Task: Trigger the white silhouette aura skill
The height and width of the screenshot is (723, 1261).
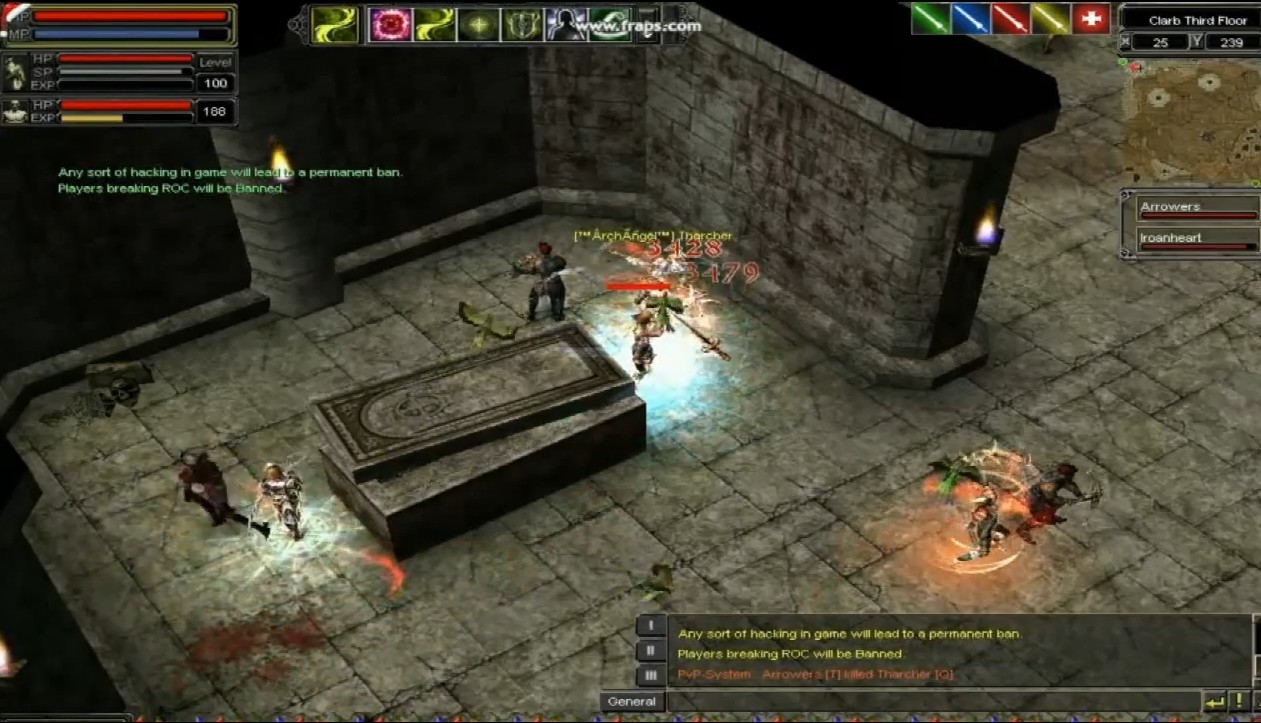Action: coord(565,24)
